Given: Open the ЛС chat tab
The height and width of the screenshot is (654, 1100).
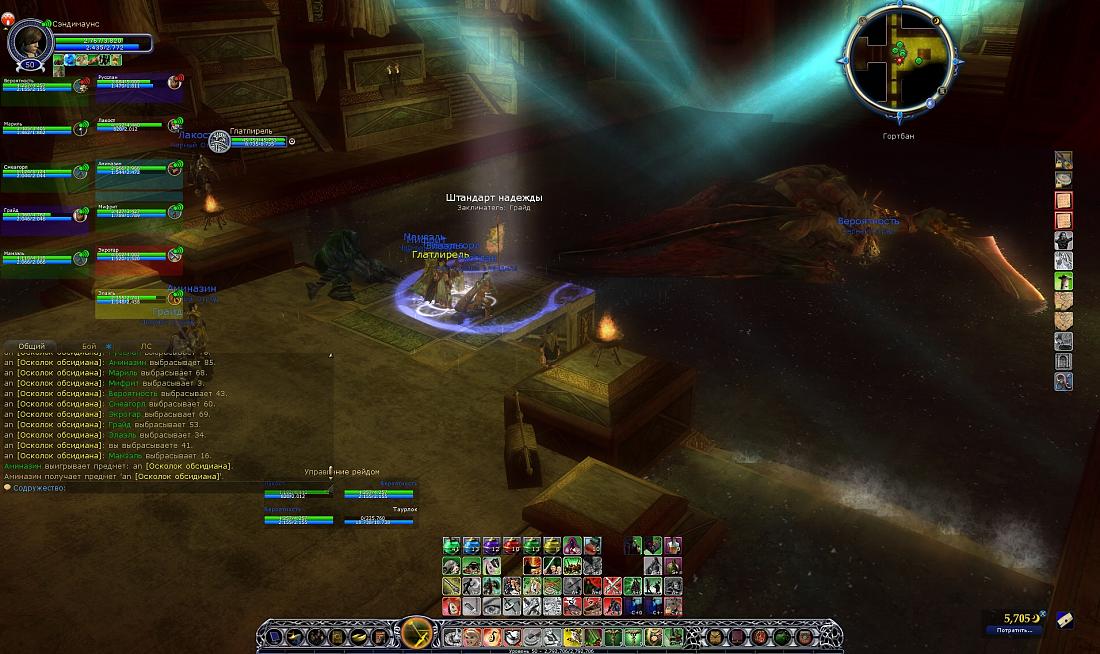Looking at the screenshot, I should click(146, 346).
